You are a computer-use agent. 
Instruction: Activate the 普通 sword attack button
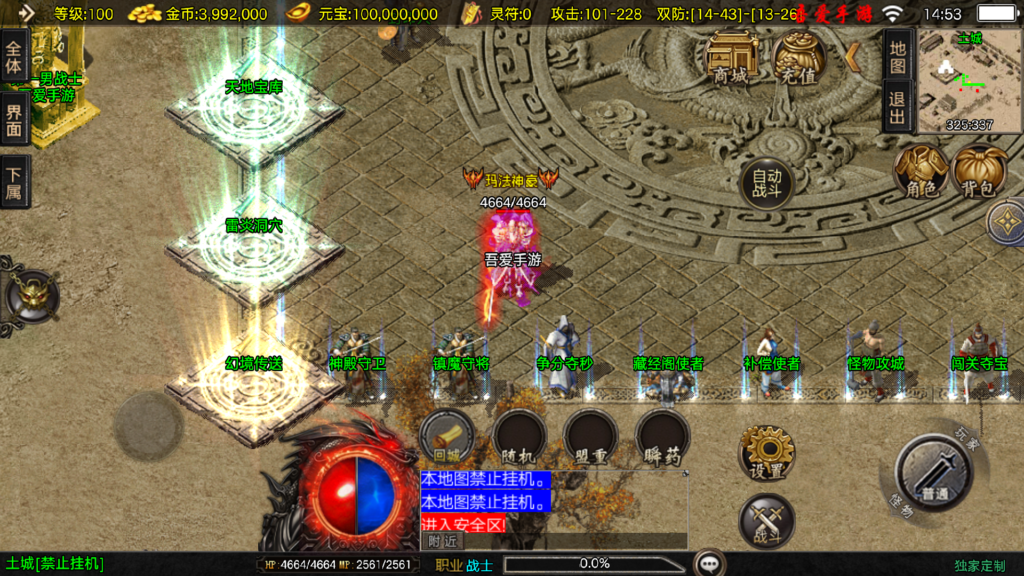934,473
